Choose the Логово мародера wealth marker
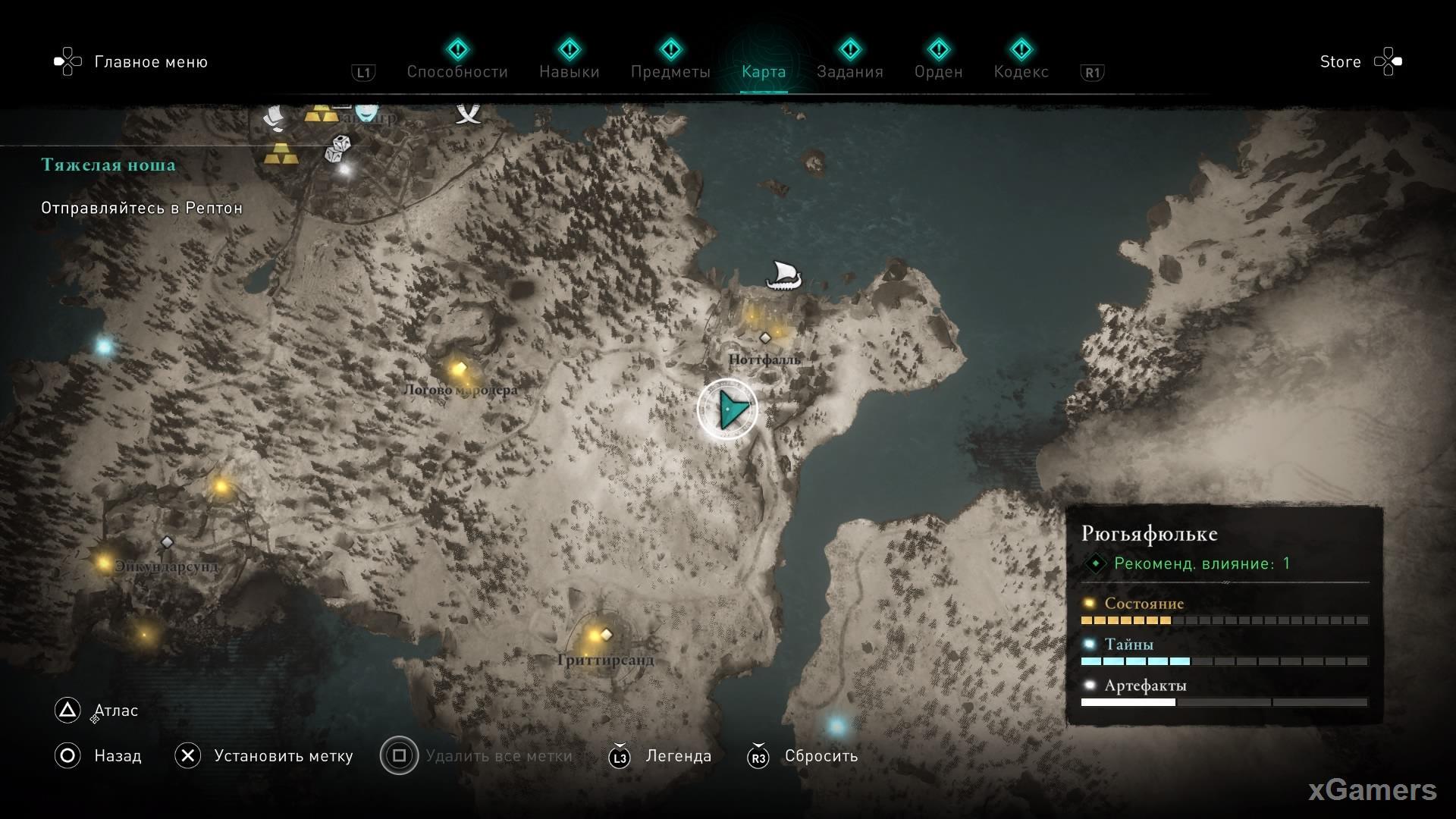The width and height of the screenshot is (1456, 819). pos(459,369)
